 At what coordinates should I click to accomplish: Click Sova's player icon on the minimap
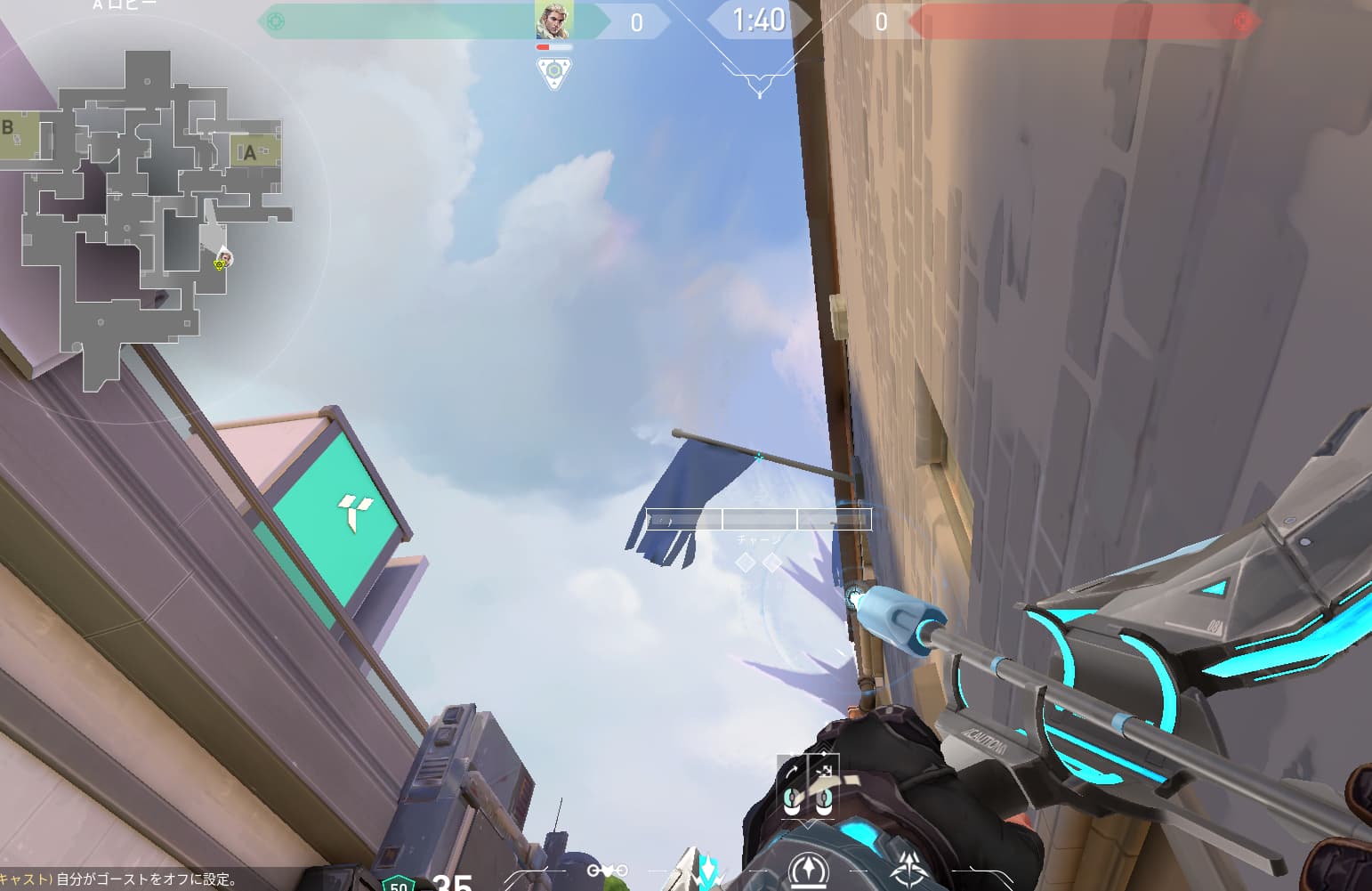pos(225,258)
